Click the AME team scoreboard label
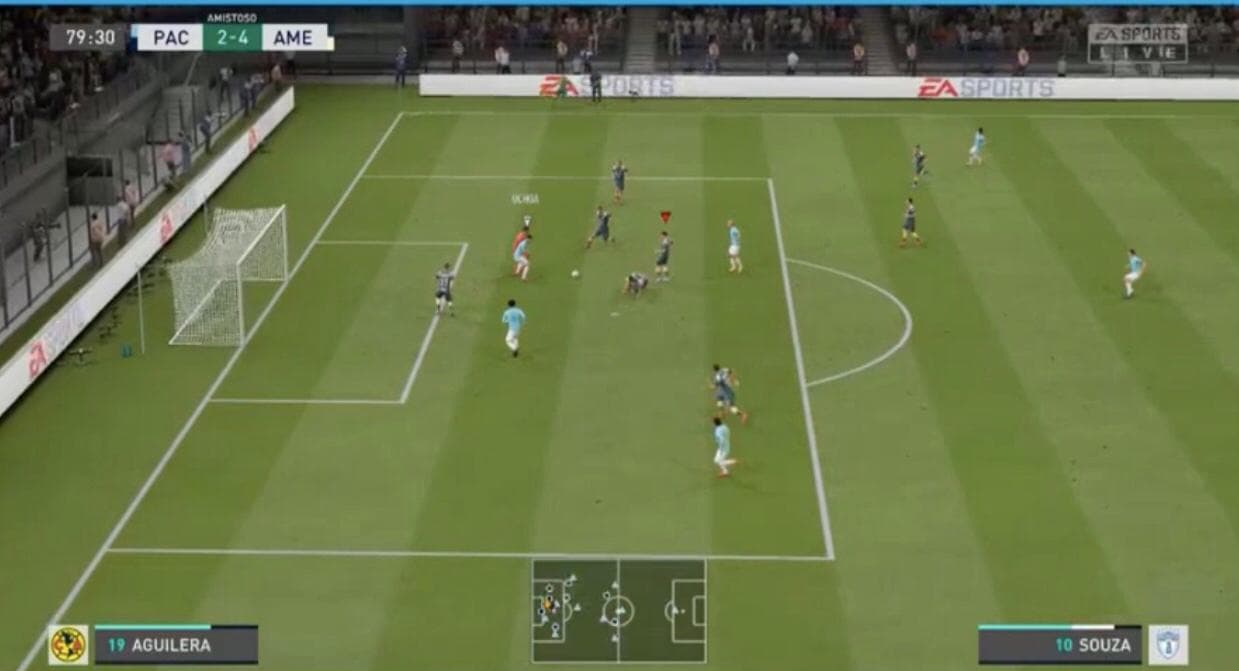The height and width of the screenshot is (671, 1239). coord(294,38)
